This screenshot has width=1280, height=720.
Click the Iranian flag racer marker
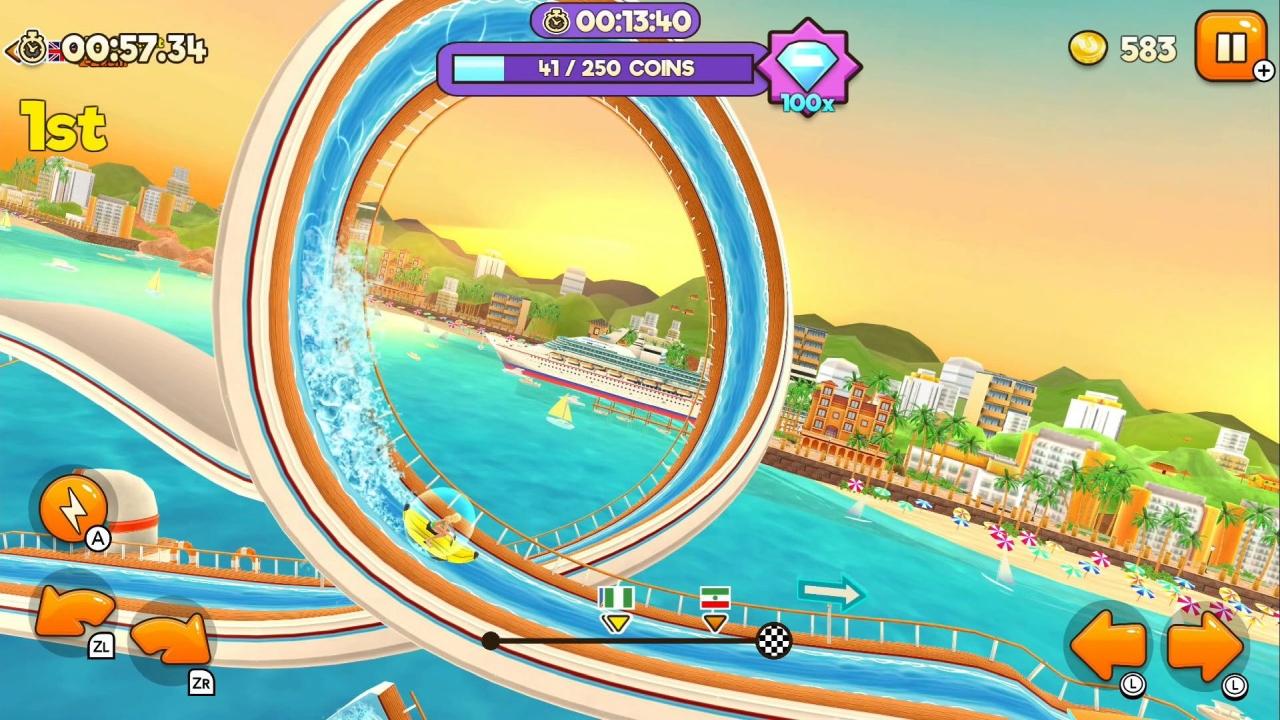click(x=714, y=600)
